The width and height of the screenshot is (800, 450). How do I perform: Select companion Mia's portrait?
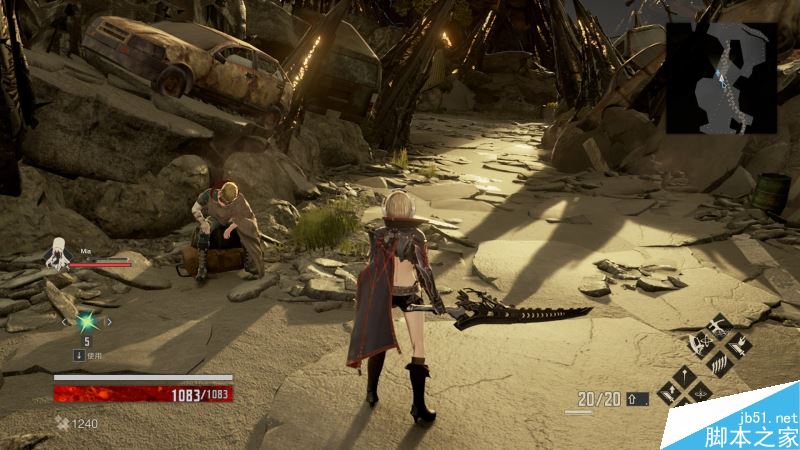[57, 255]
